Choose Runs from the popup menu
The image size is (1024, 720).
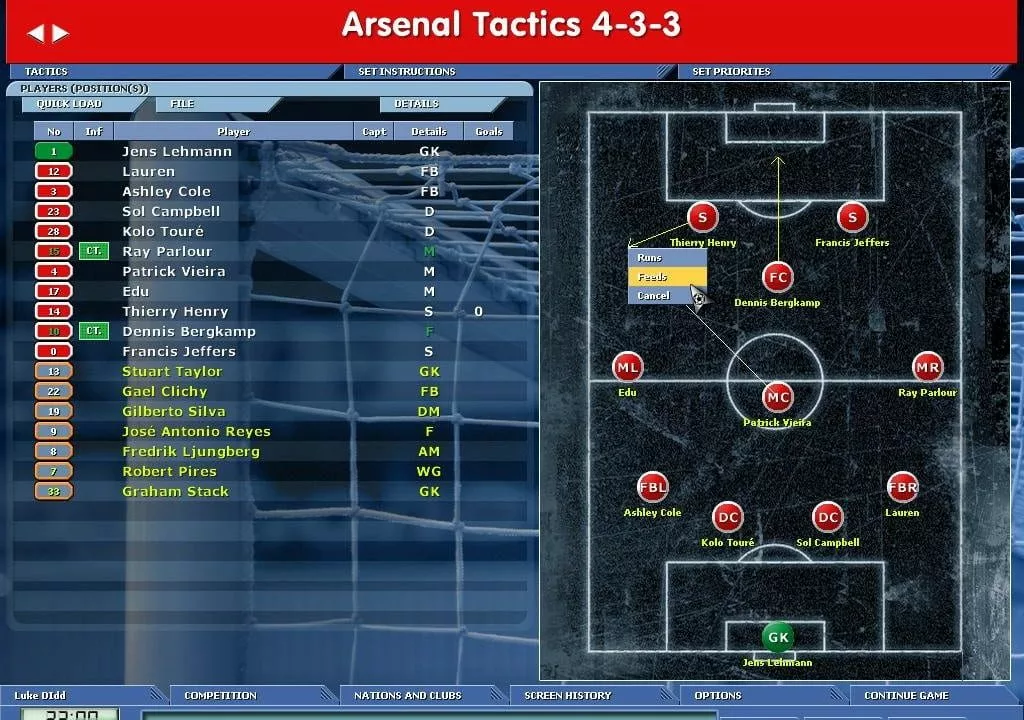pos(667,258)
